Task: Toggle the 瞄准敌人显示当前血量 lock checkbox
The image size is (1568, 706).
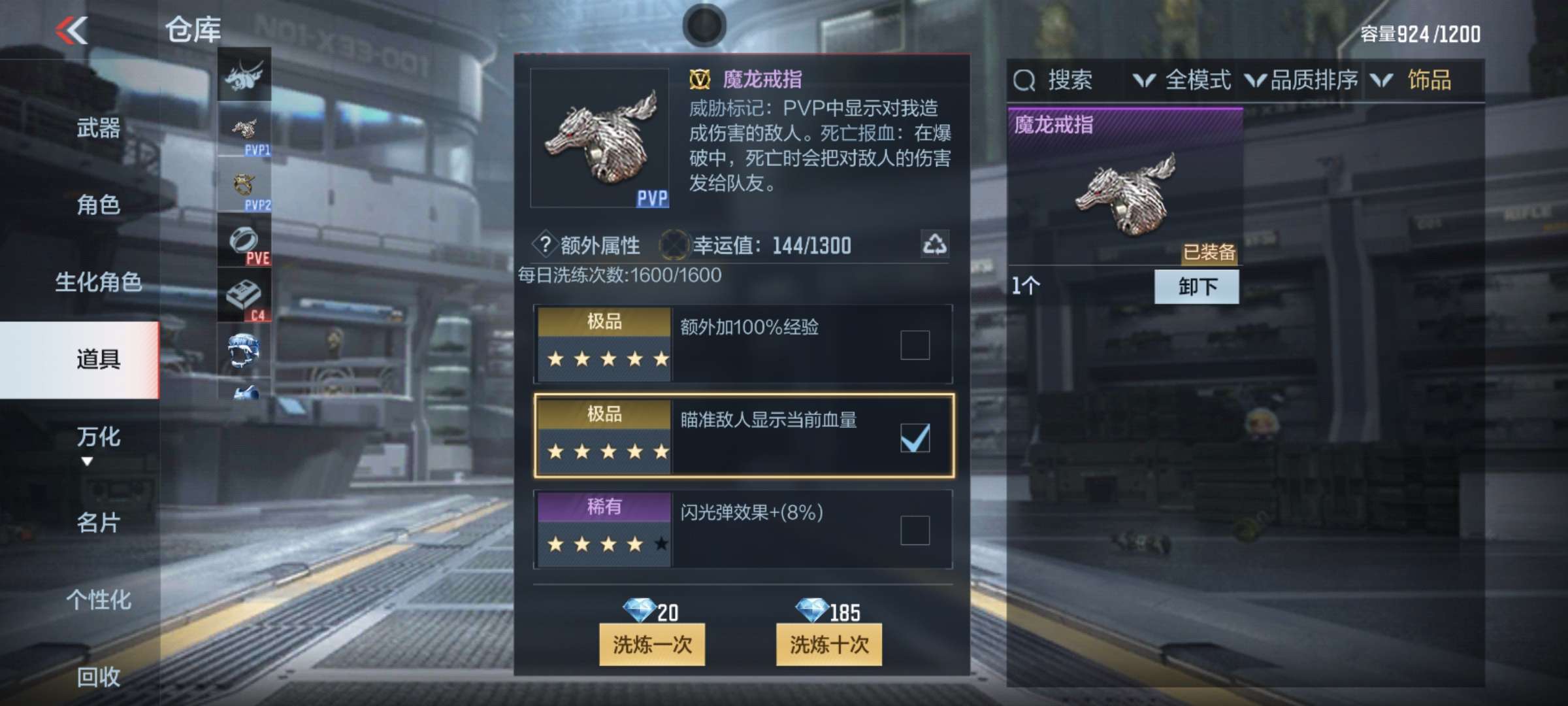Action: 915,437
